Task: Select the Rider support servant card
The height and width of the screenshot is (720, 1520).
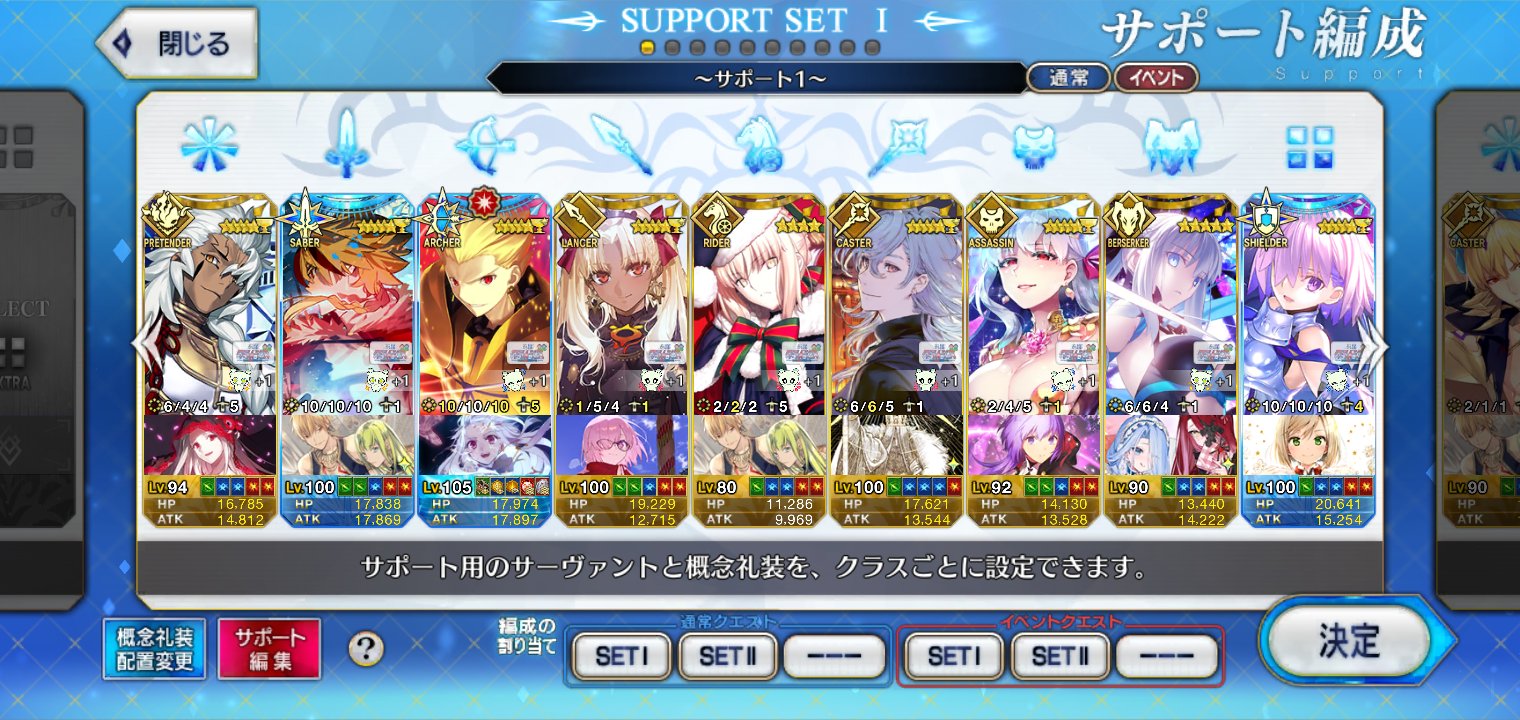Action: pyautogui.click(x=759, y=310)
